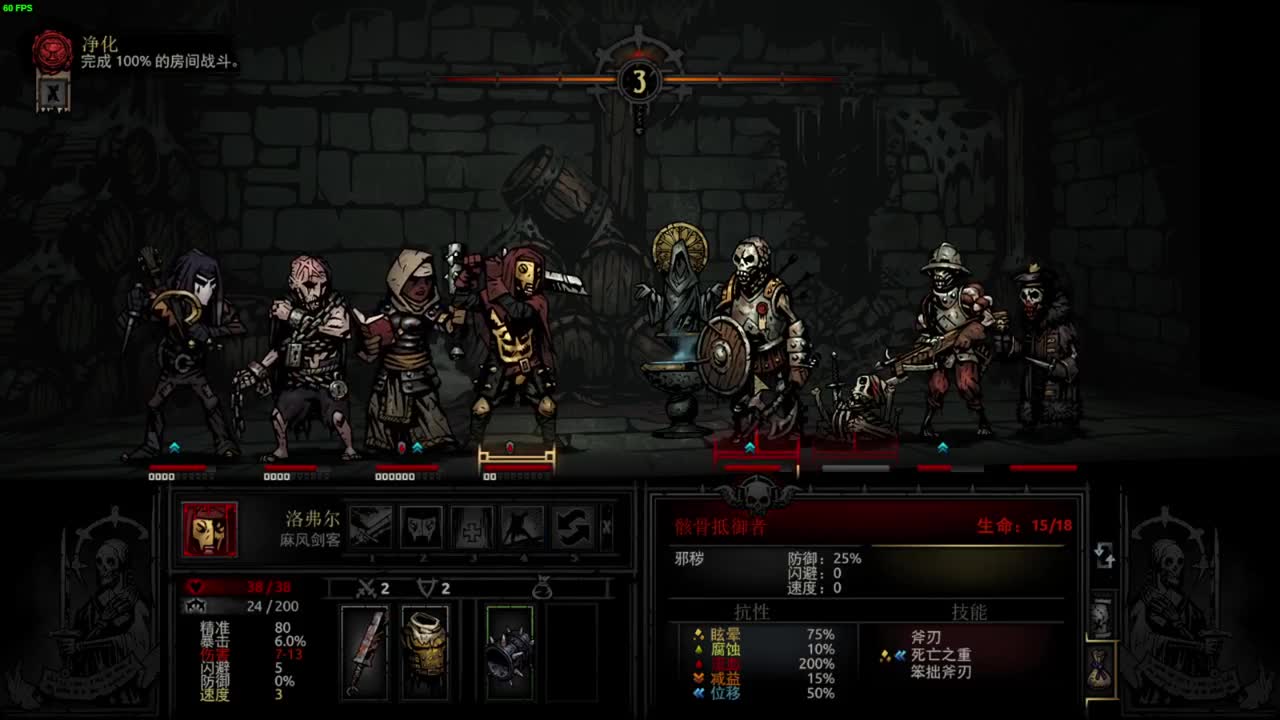
Task: Use the fourth skill showing a lunging figure
Action: tap(522, 527)
